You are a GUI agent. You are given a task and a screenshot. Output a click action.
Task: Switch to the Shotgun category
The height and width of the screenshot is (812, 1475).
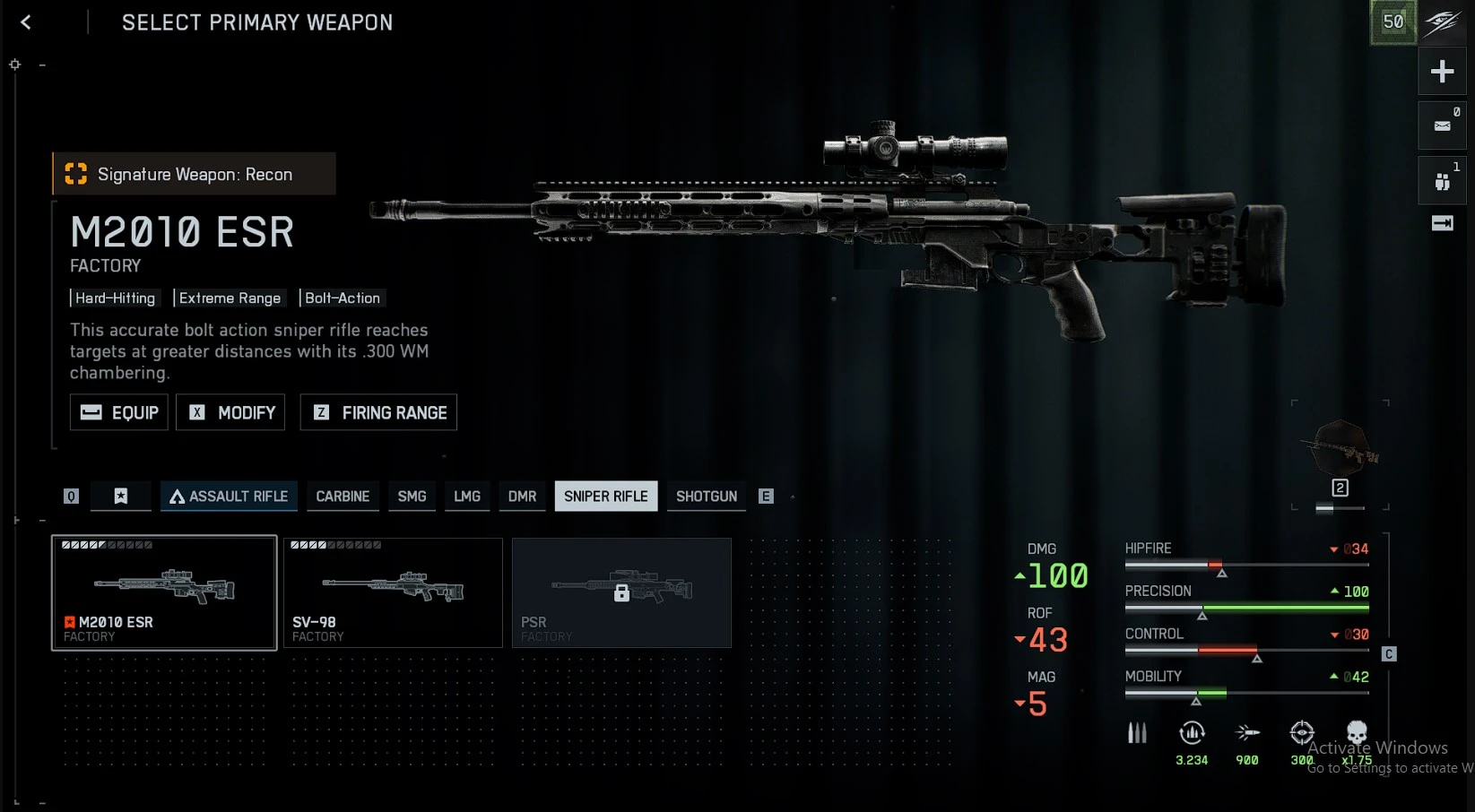point(707,497)
